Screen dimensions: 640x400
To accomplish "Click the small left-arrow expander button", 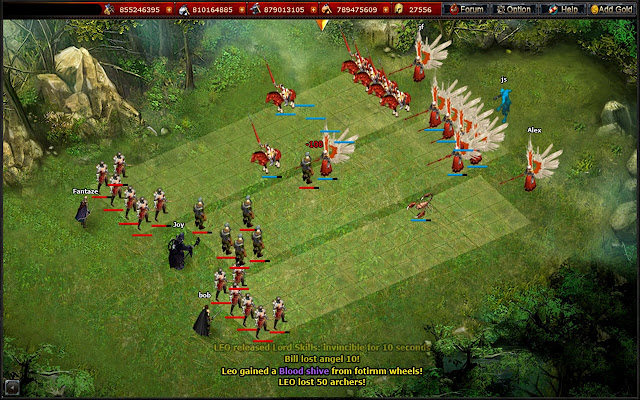I will point(11,387).
